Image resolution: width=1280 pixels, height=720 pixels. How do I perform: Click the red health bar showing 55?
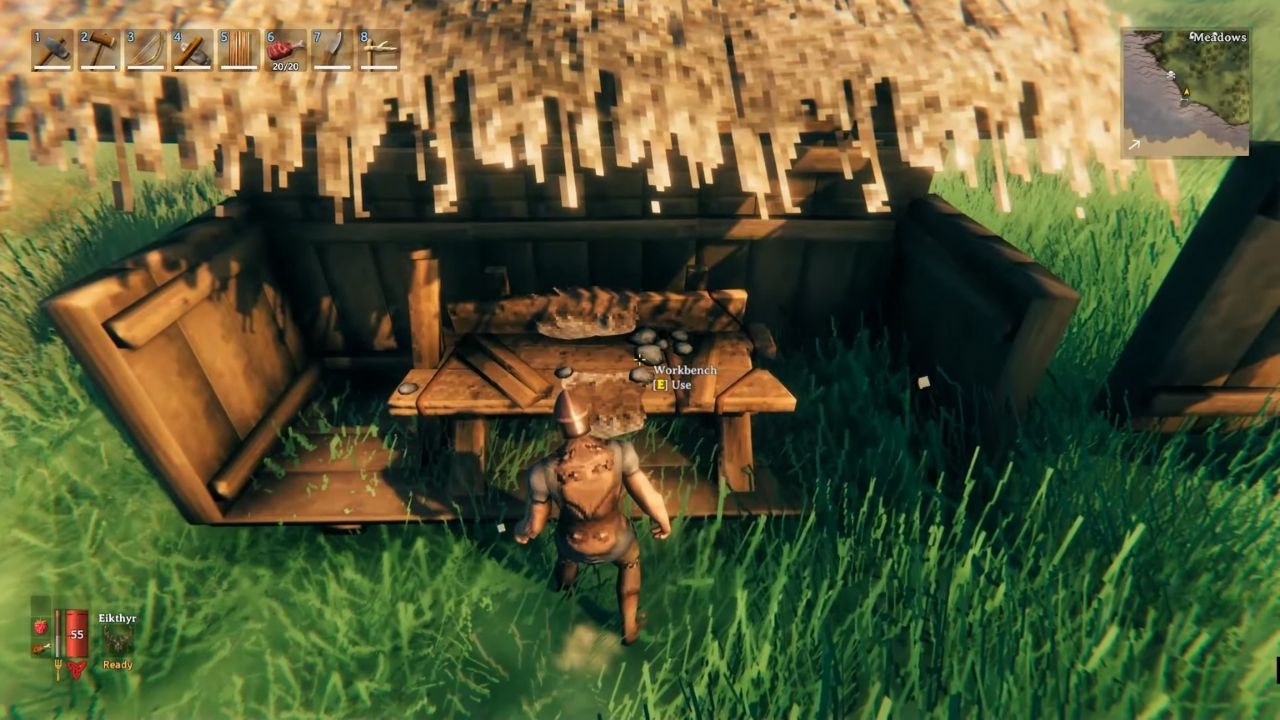[77, 633]
